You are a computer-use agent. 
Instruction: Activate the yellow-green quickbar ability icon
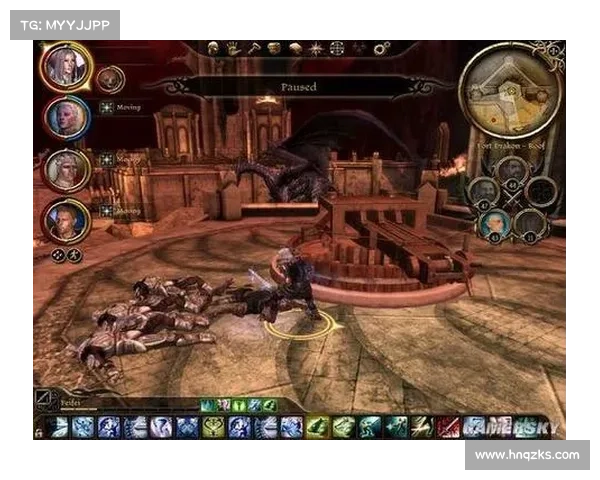coord(213,427)
